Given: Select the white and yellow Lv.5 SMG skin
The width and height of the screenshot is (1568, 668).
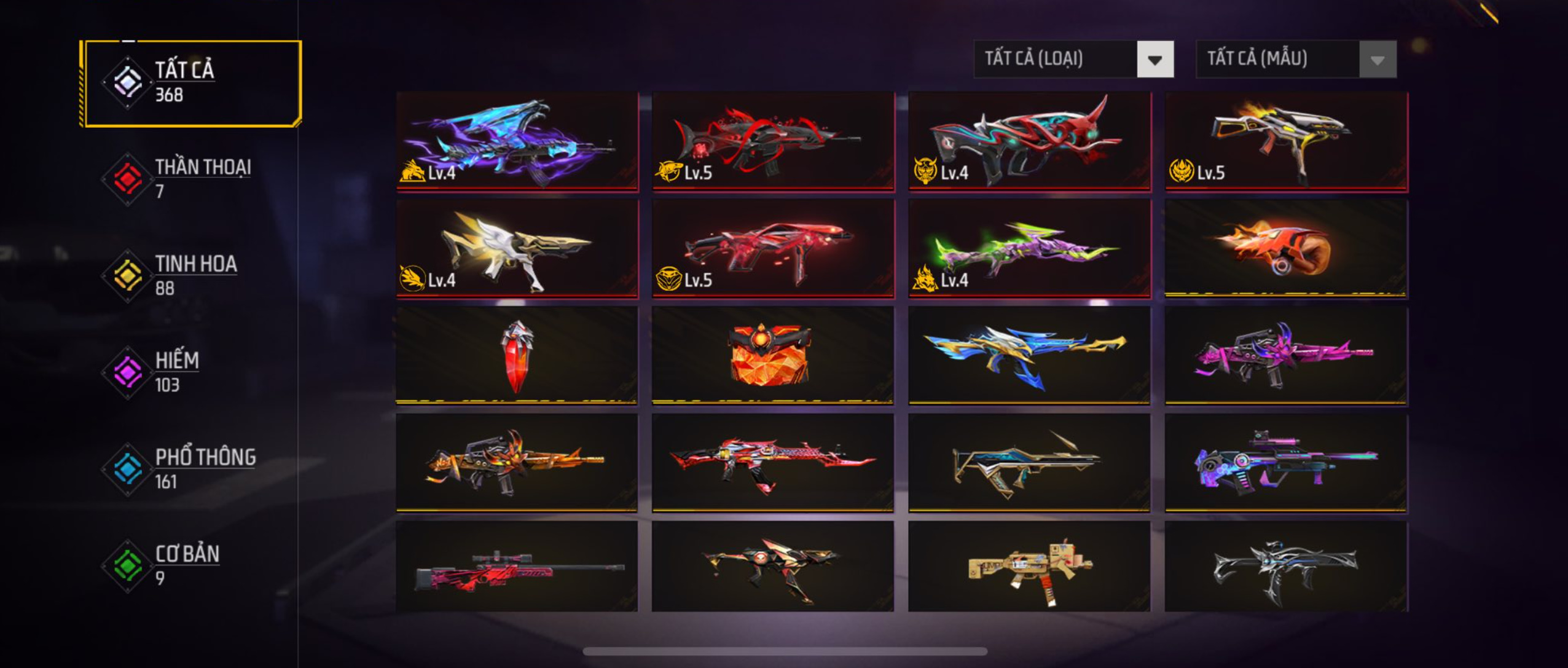Looking at the screenshot, I should tap(1286, 141).
